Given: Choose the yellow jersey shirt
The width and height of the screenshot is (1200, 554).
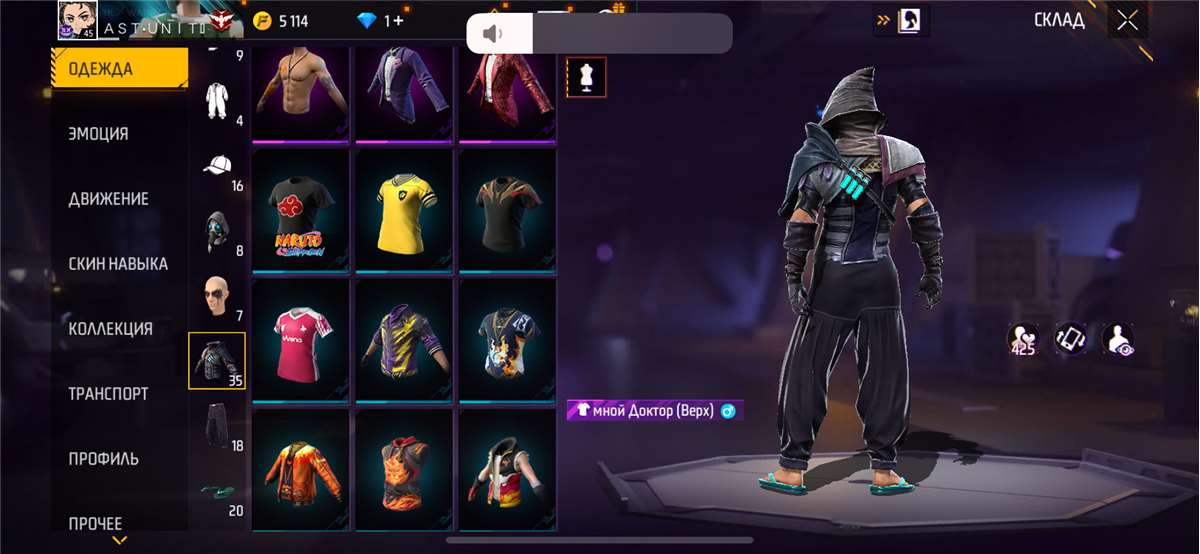Looking at the screenshot, I should tap(403, 209).
